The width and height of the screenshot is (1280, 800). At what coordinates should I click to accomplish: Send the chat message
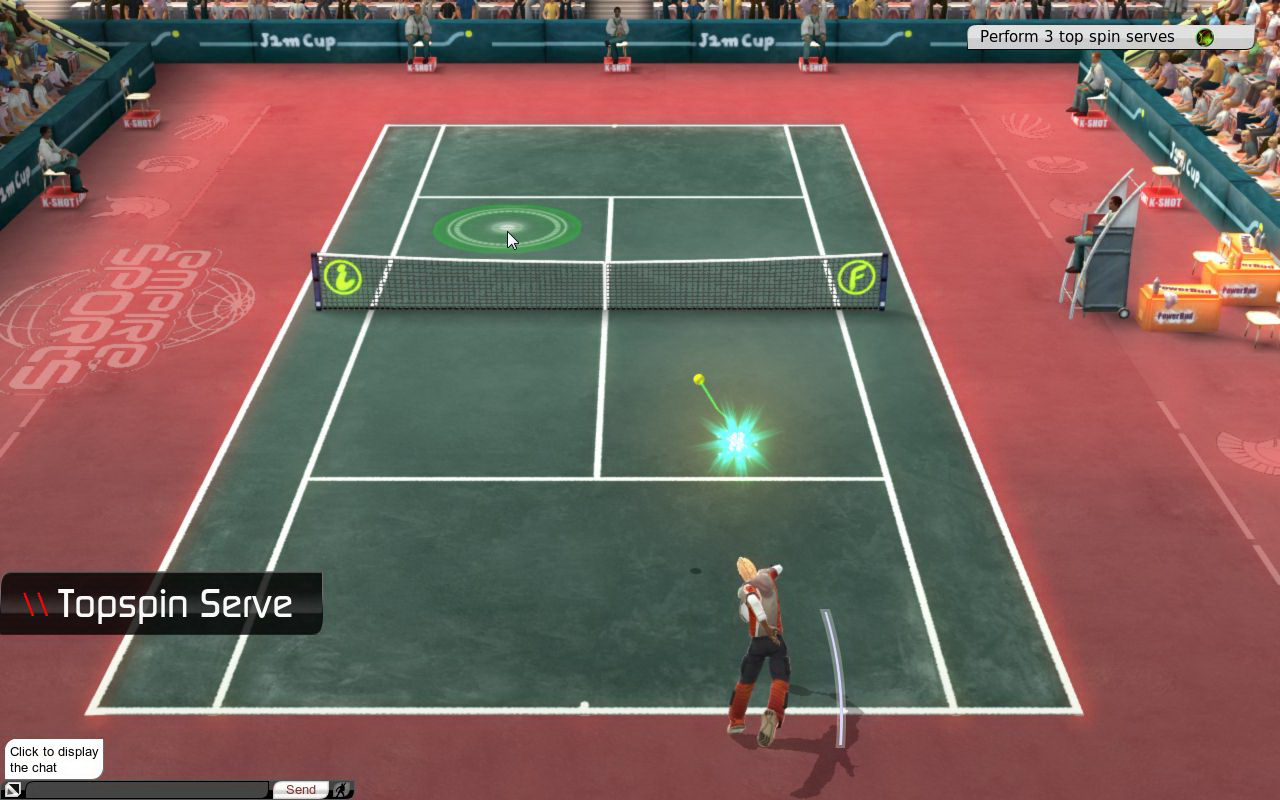click(x=300, y=790)
